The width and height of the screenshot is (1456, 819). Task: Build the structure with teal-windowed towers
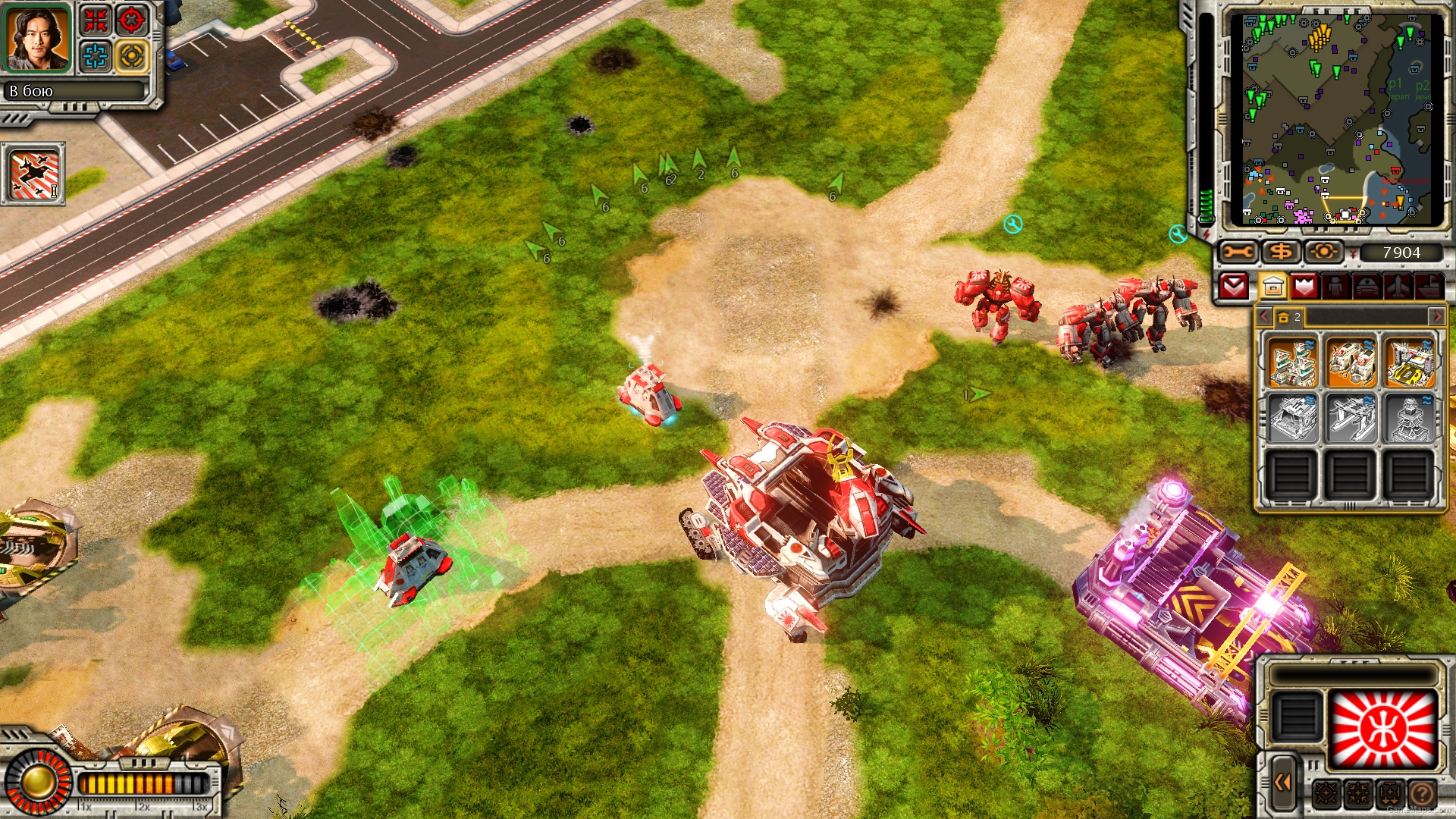click(1292, 362)
